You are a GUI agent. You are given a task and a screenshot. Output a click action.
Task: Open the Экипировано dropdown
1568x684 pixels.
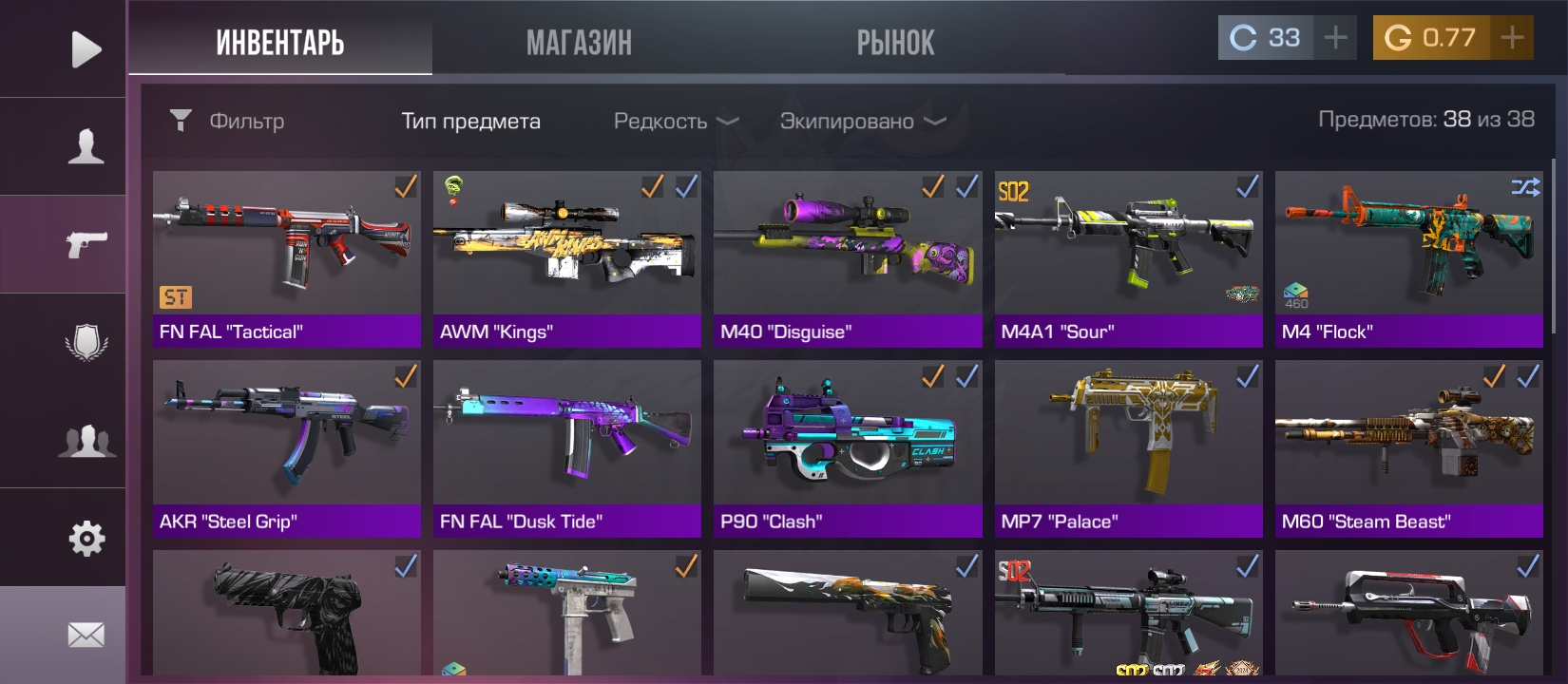click(x=862, y=122)
